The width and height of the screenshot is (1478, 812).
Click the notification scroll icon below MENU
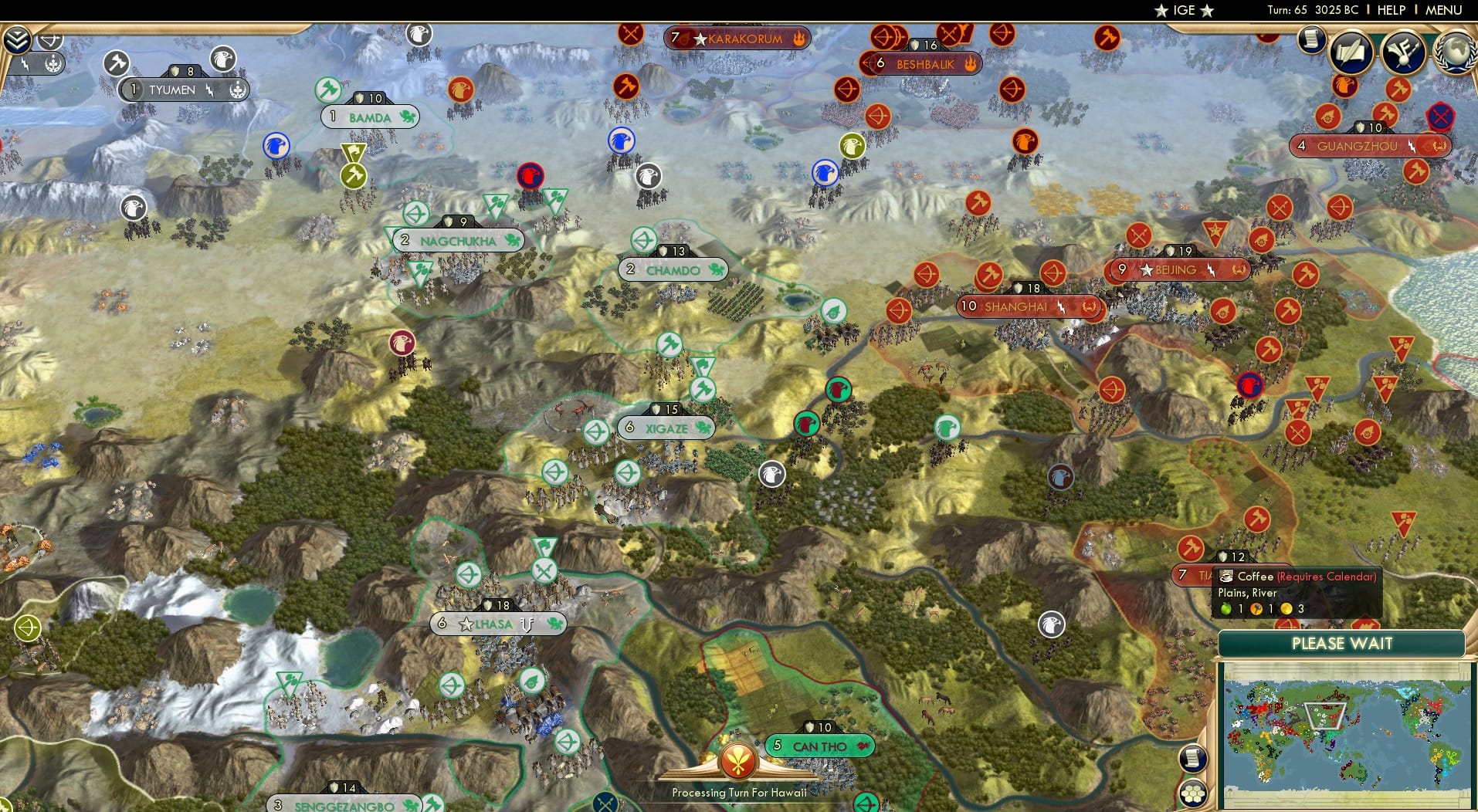[x=1310, y=39]
